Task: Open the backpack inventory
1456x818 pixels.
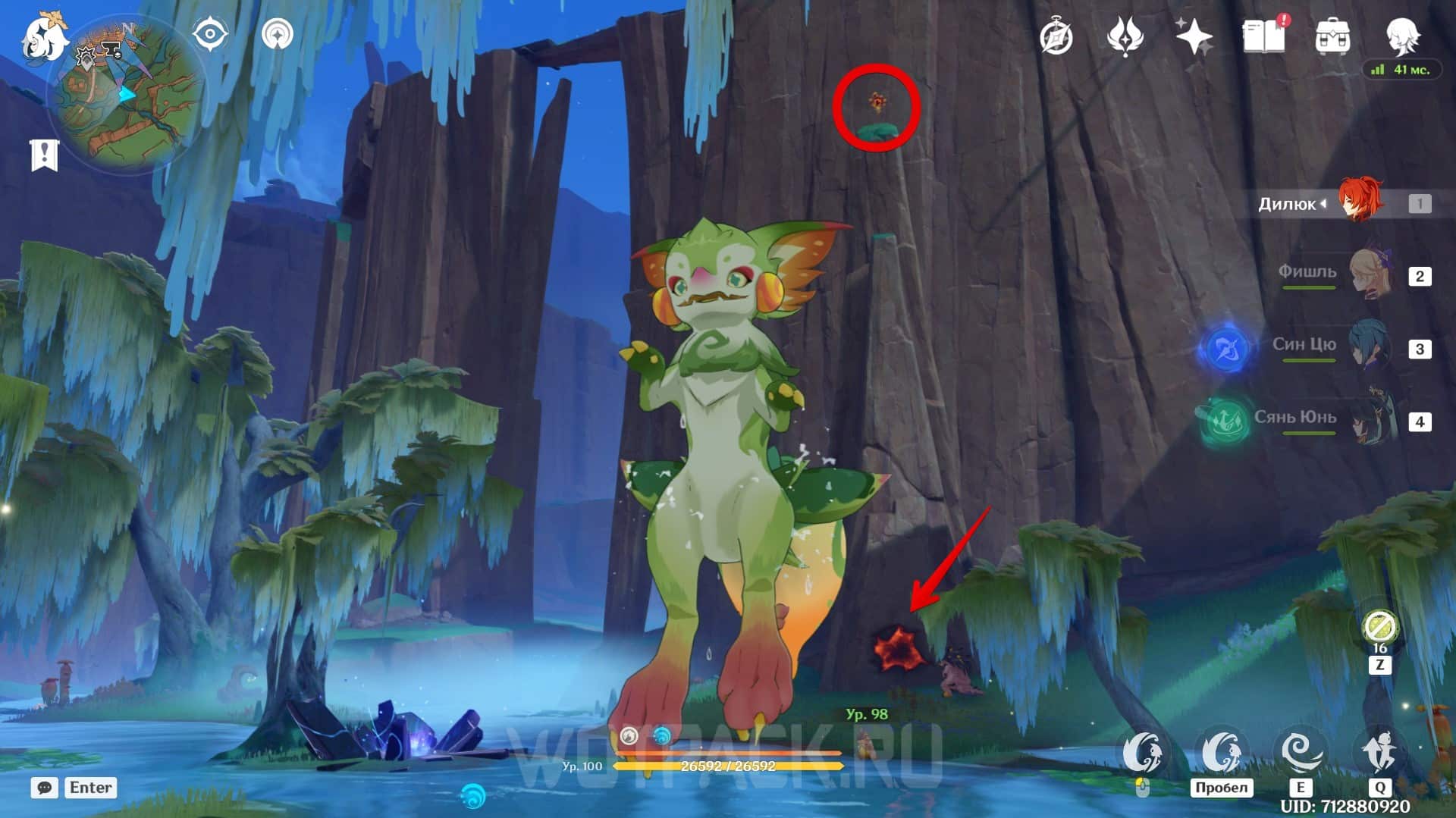Action: (1332, 36)
